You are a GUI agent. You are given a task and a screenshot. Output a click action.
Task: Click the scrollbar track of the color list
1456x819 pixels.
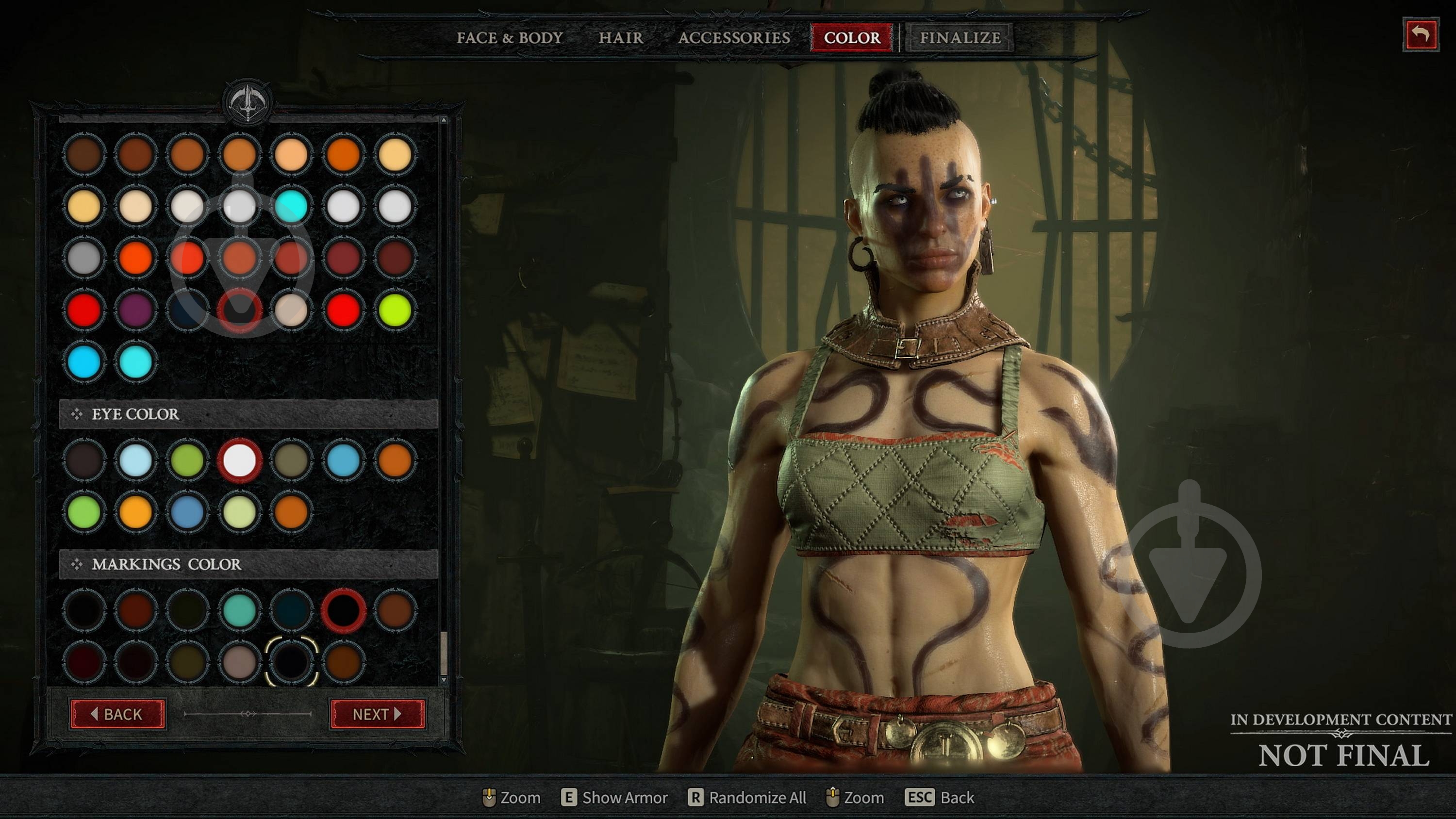click(x=444, y=395)
